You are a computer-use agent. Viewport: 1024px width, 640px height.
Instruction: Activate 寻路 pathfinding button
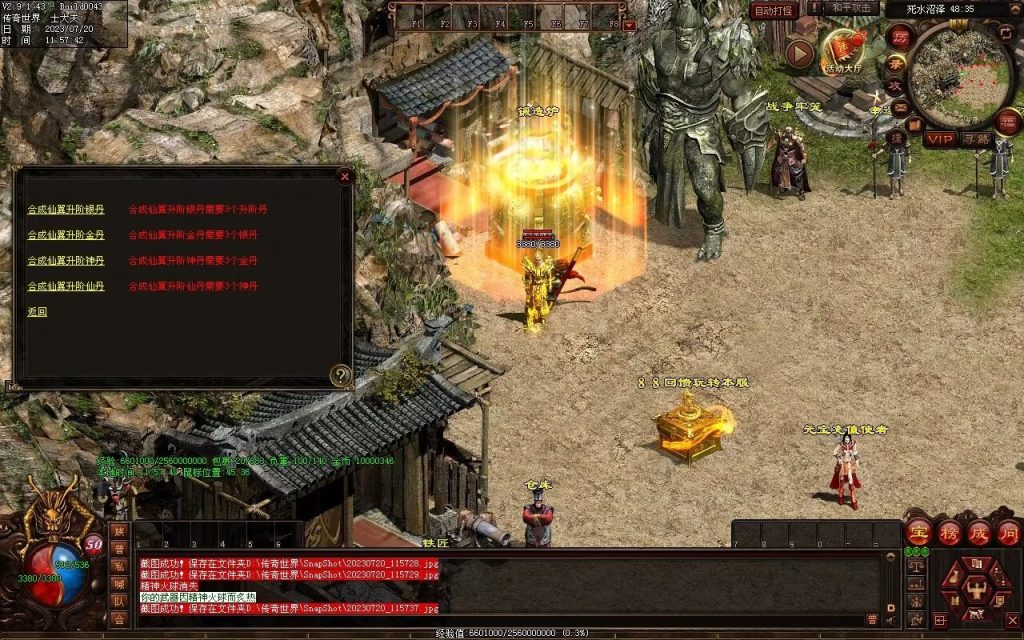[976, 139]
